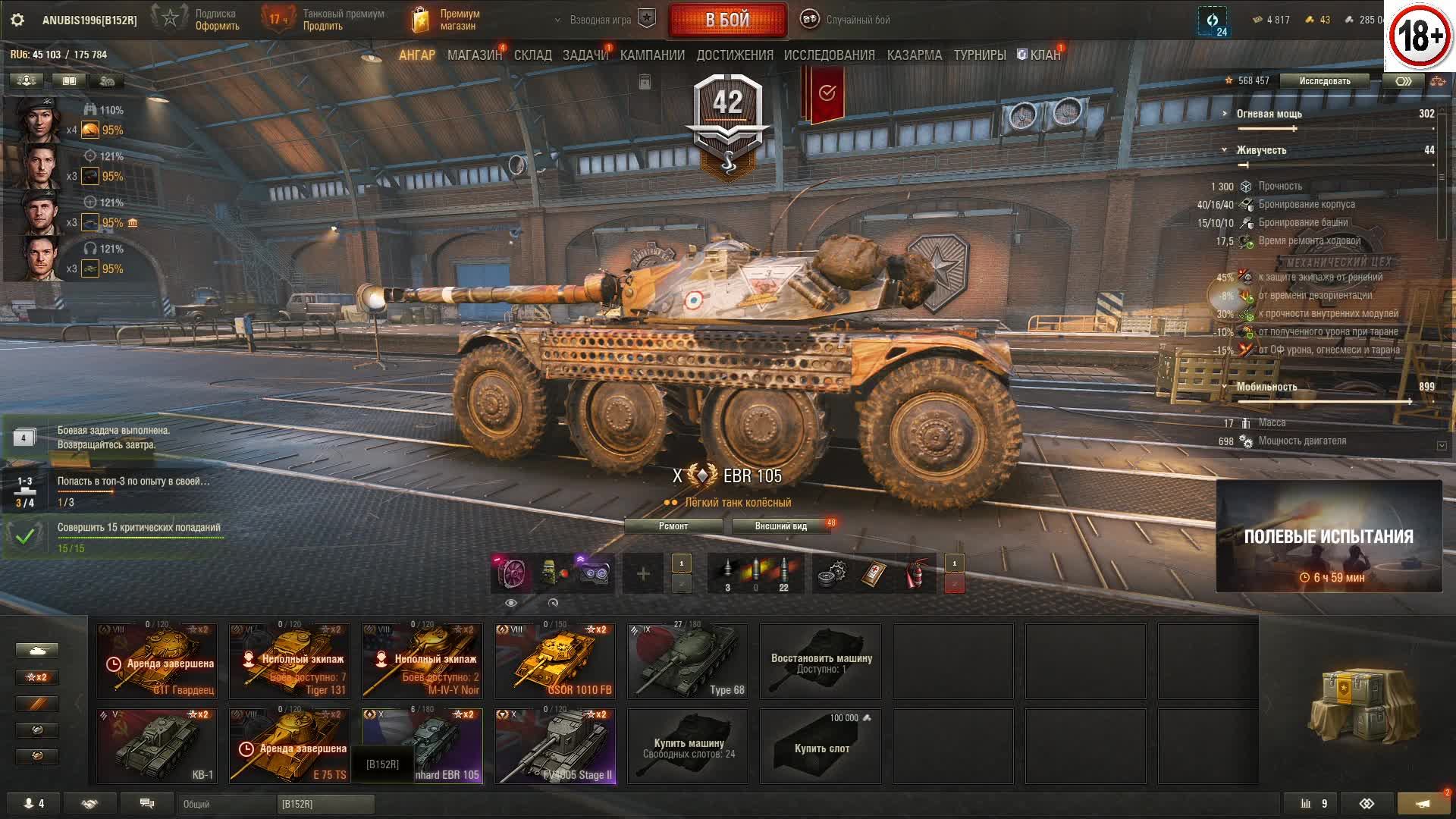Open the Полевые испытания banner
The image size is (1456, 819).
pos(1329,536)
